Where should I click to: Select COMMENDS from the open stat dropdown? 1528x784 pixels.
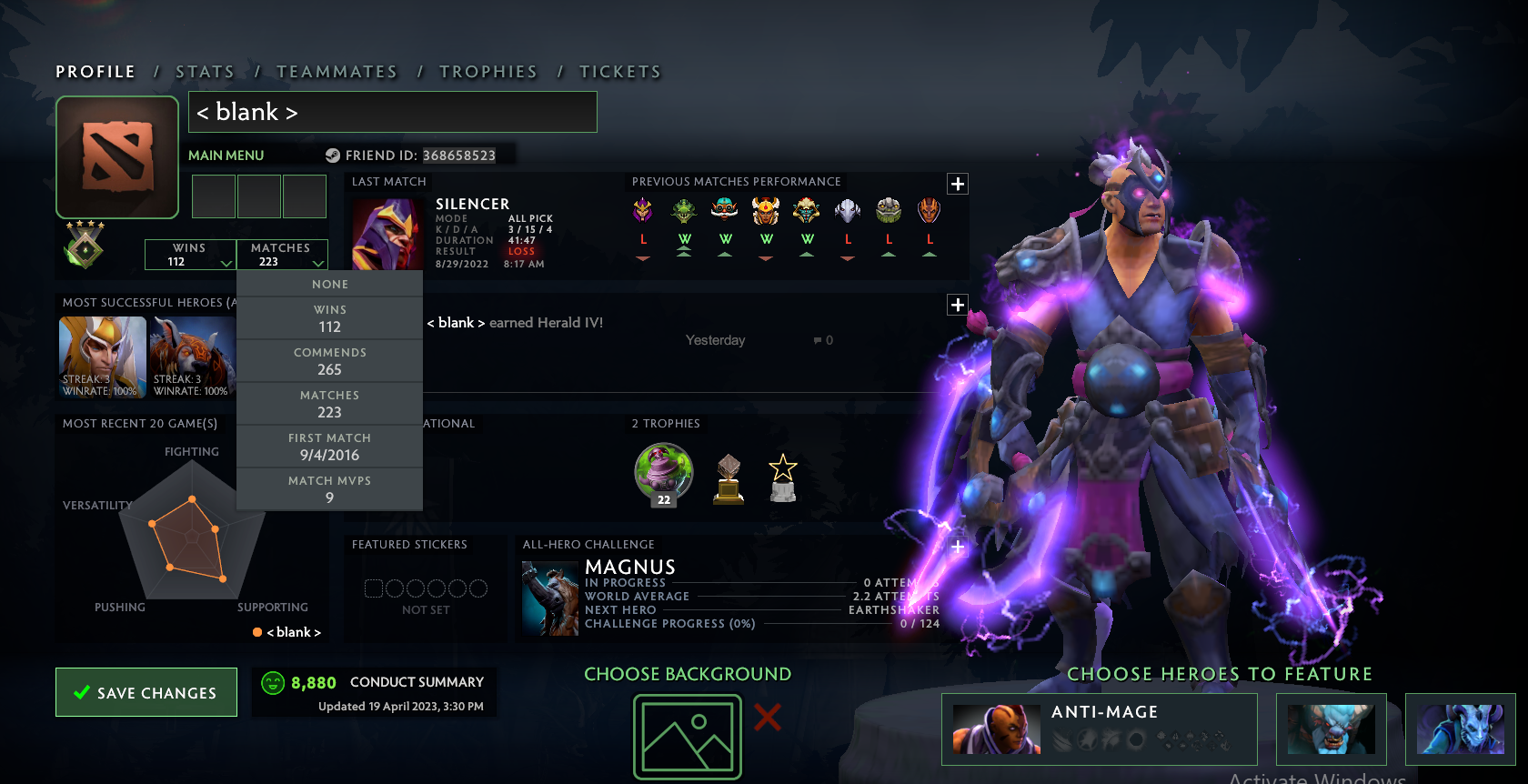pyautogui.click(x=329, y=360)
